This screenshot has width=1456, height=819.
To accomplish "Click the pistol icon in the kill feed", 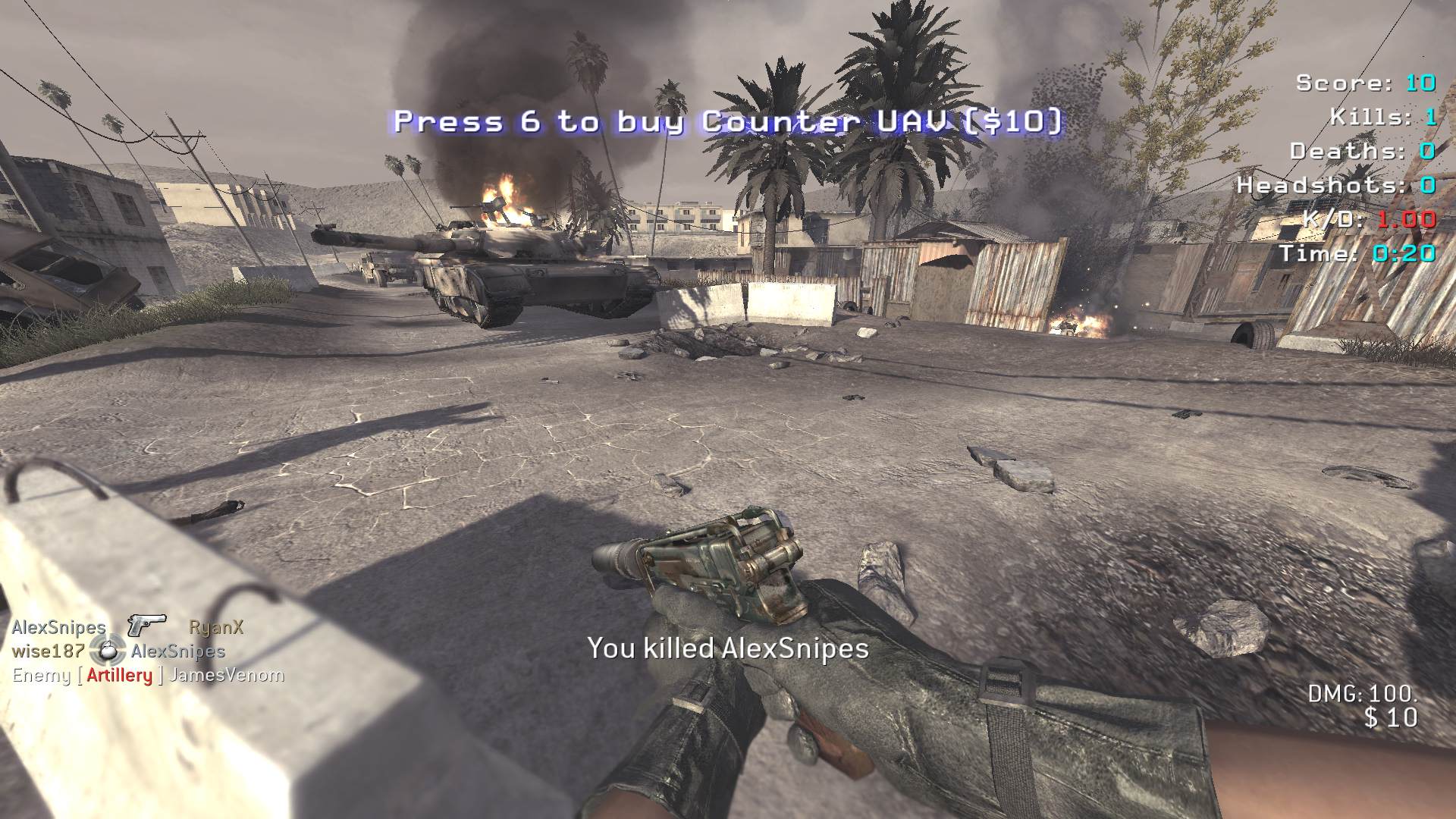I will [x=146, y=625].
